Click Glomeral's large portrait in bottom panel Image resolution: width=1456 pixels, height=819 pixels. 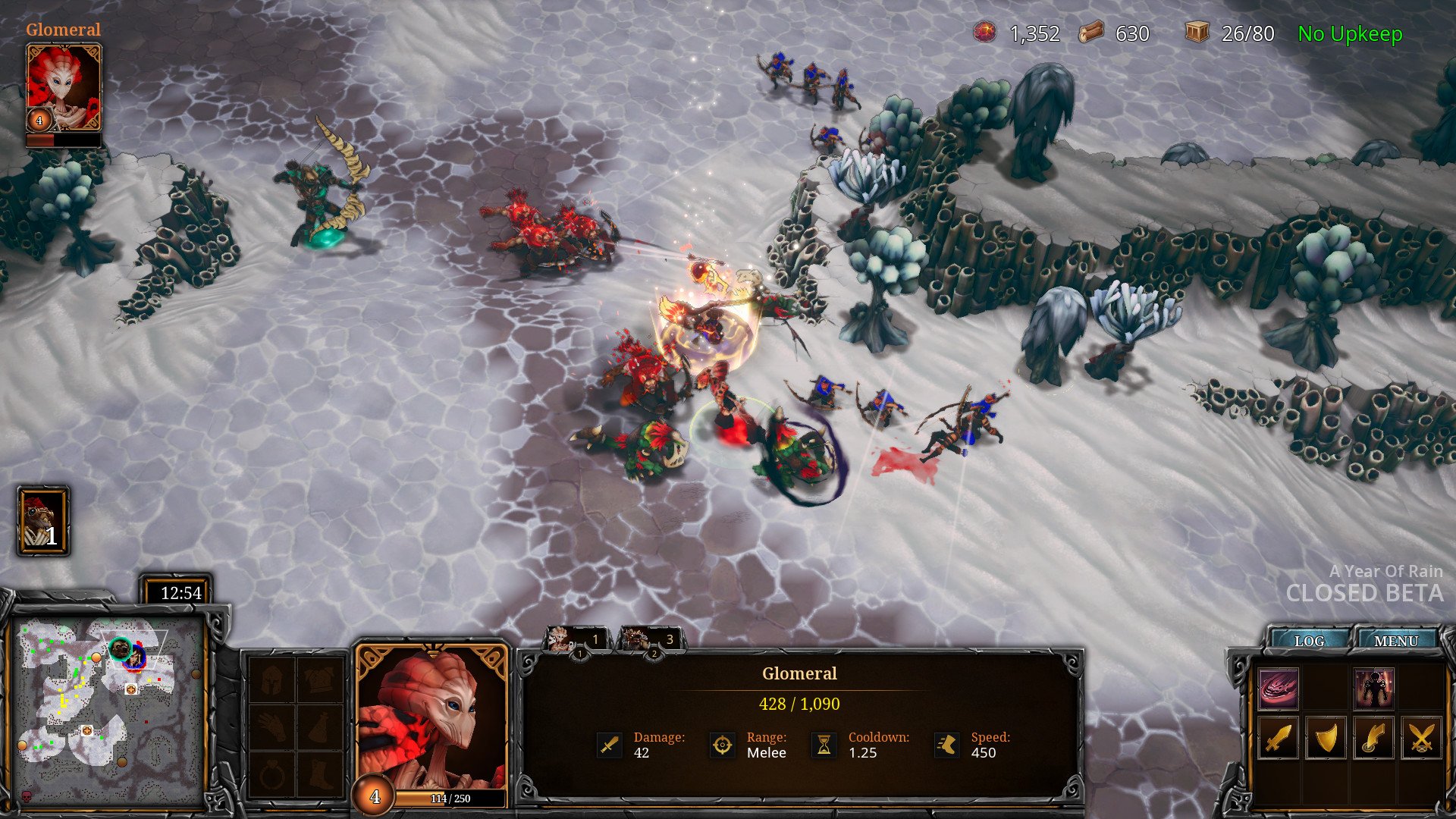[431, 718]
